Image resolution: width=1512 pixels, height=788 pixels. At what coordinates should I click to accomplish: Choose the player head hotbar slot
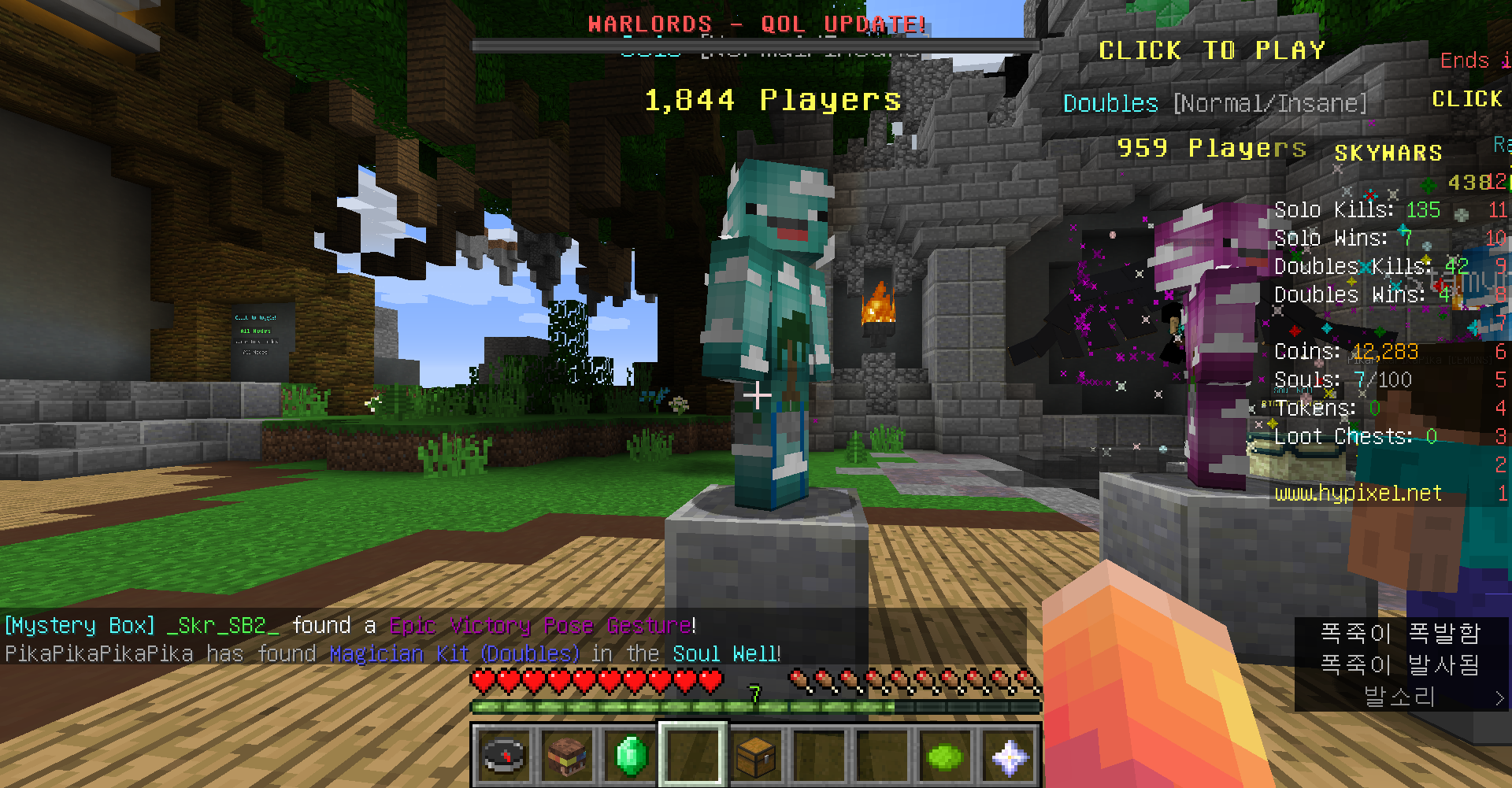point(567,756)
